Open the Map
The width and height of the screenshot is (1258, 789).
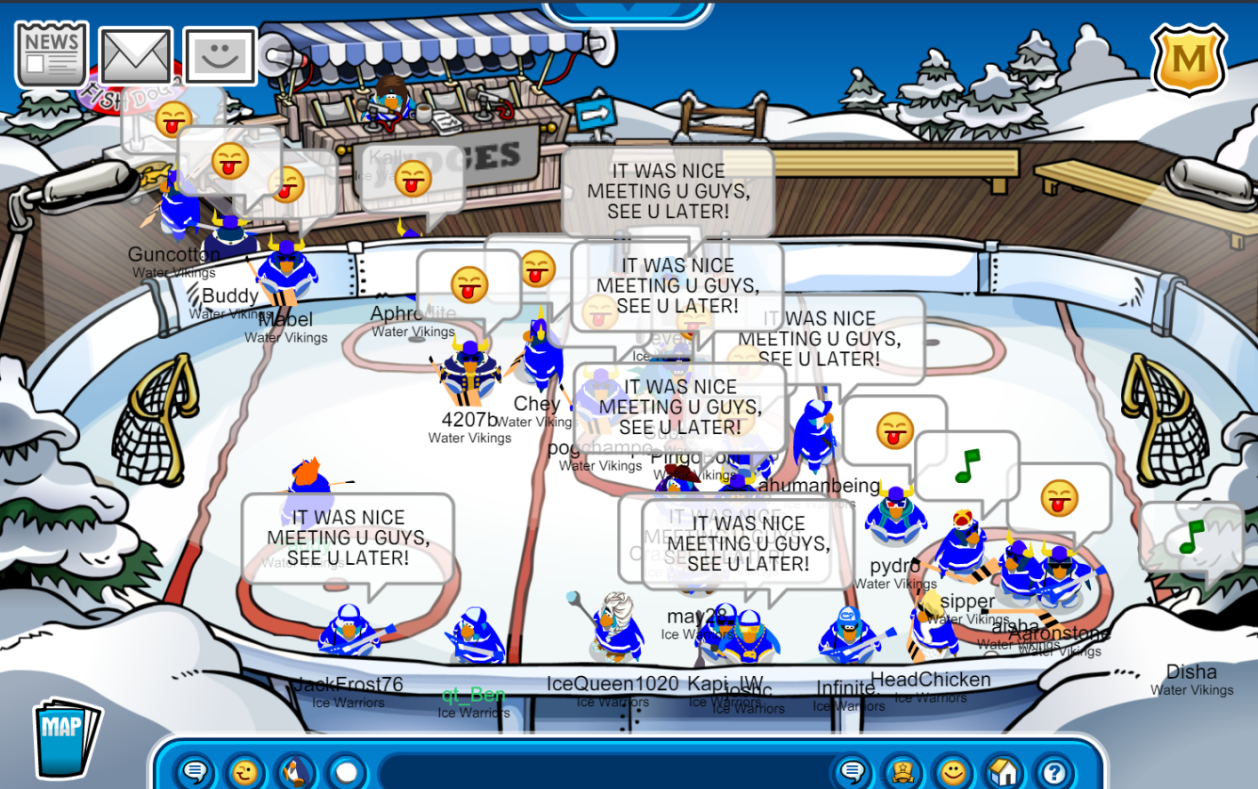66,737
